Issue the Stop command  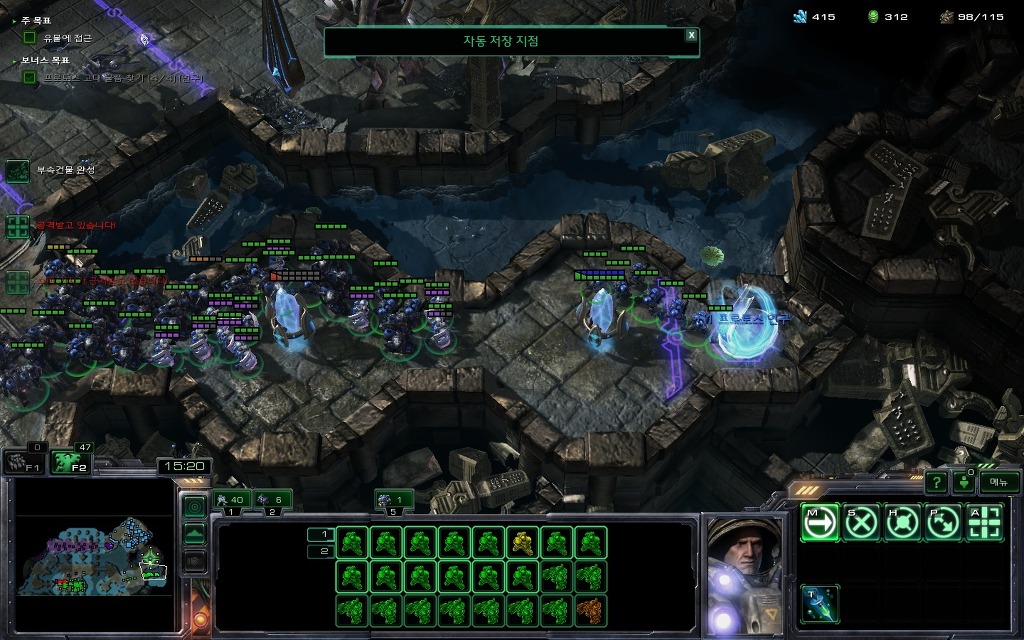[x=861, y=522]
